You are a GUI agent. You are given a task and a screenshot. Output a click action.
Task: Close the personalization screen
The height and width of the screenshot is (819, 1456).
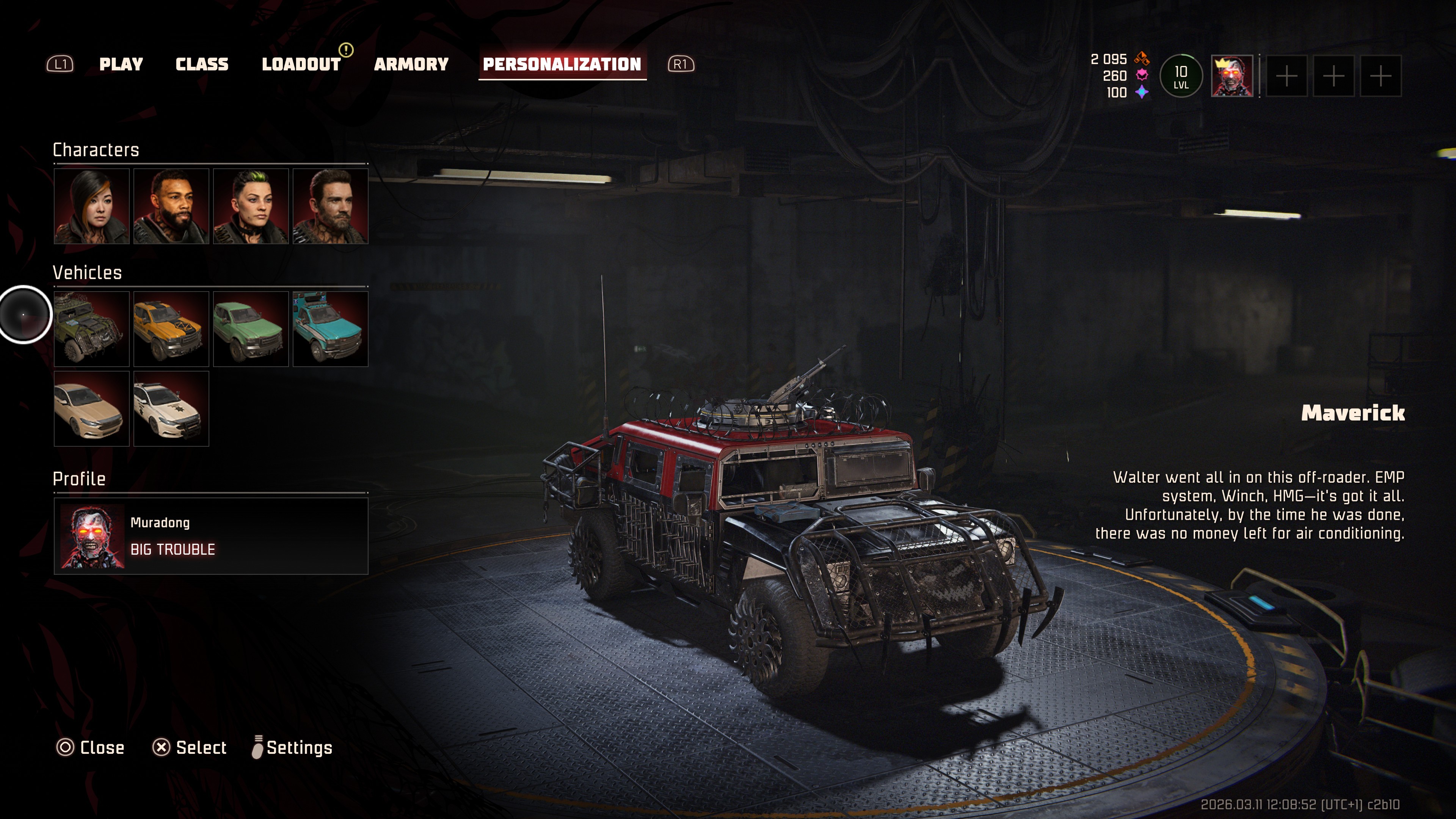[x=91, y=748]
